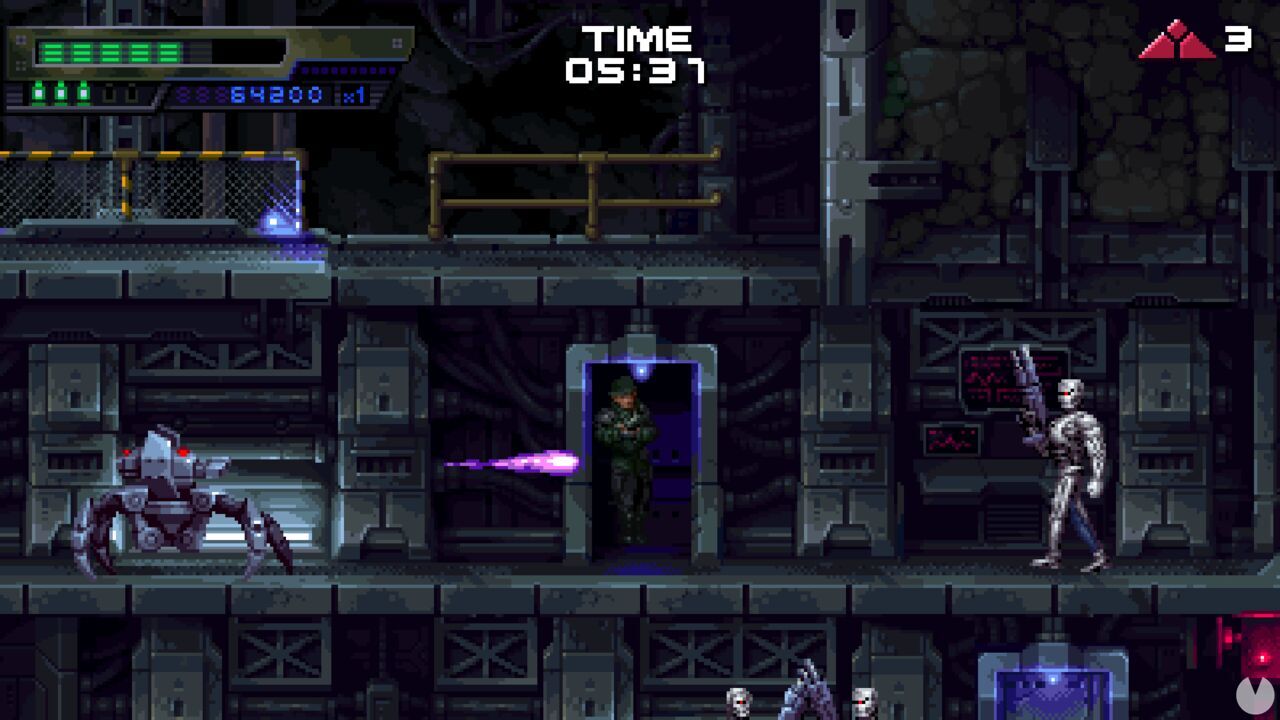The width and height of the screenshot is (1280, 720).
Task: Click the 05:37 timer display
Action: coord(638,70)
